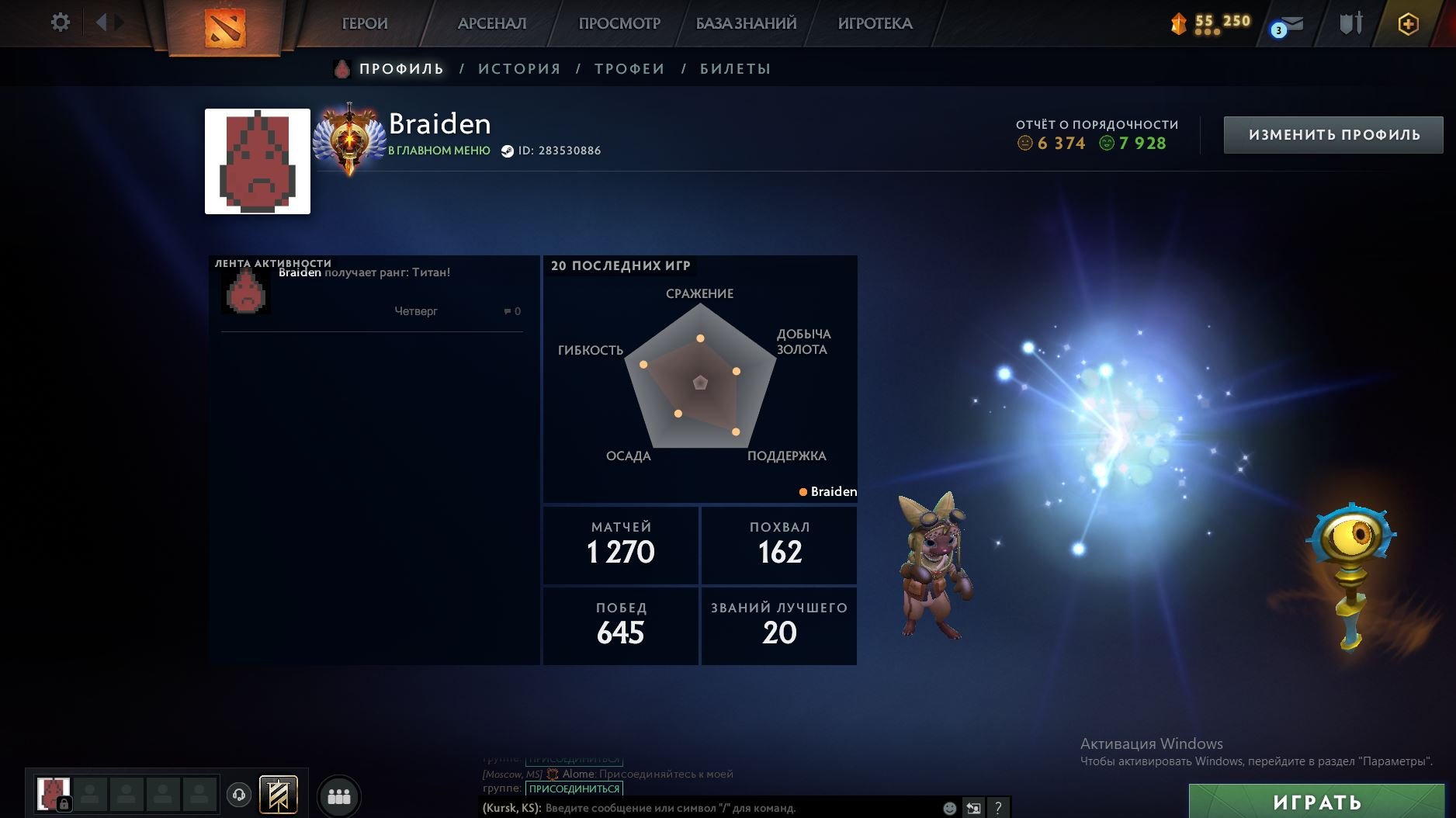The width and height of the screenshot is (1456, 818).
Task: Open the Dota Plus golden hexagon icon
Action: click(1409, 24)
